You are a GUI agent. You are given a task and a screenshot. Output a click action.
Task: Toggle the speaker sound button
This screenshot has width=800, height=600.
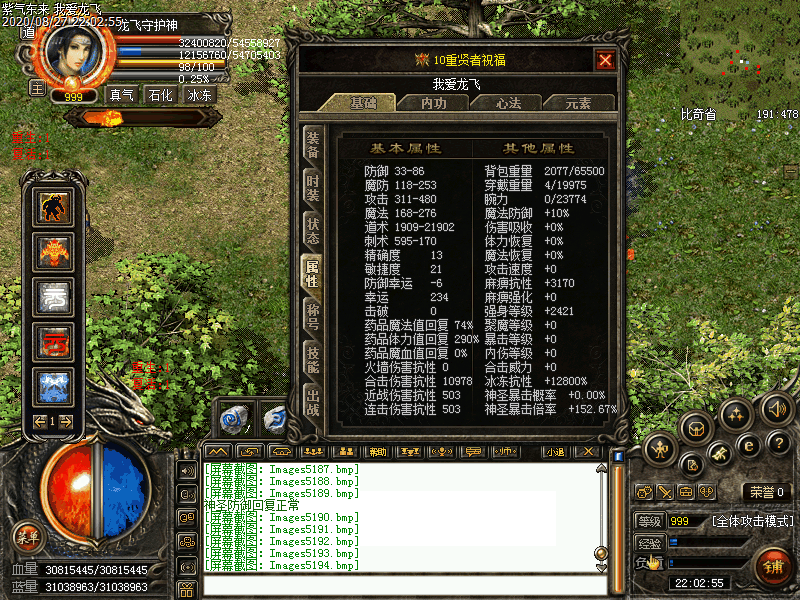[x=776, y=408]
